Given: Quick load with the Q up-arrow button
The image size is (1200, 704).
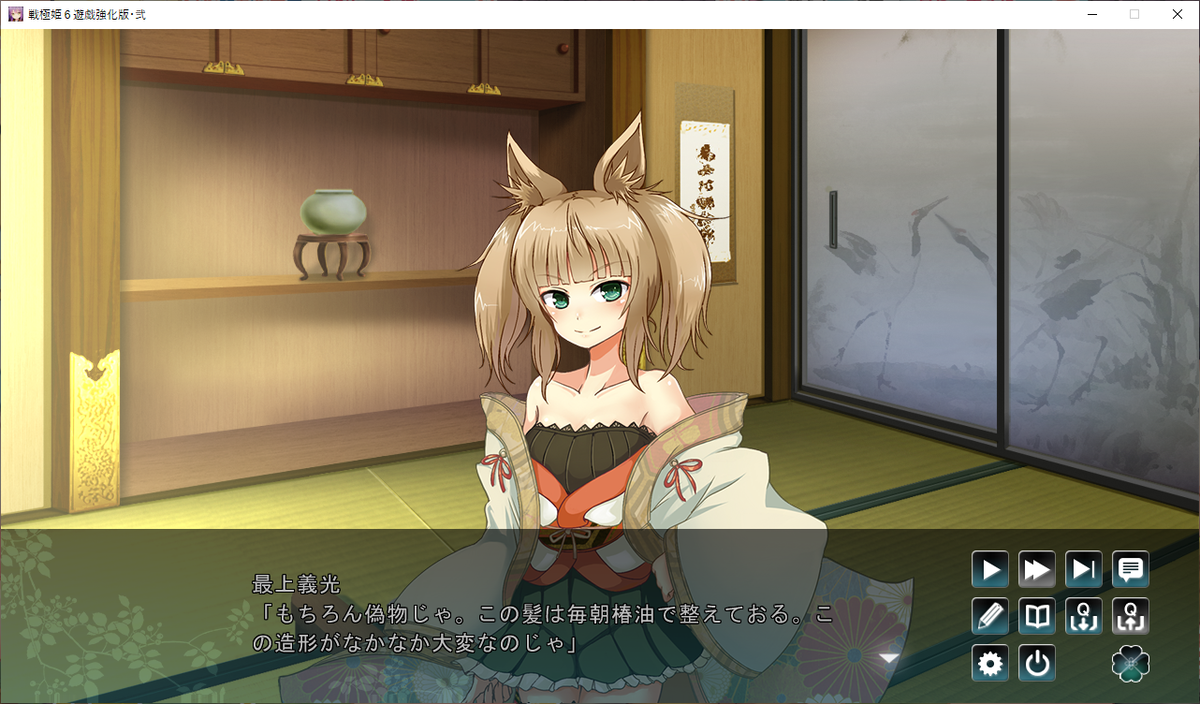Looking at the screenshot, I should (x=1131, y=616).
